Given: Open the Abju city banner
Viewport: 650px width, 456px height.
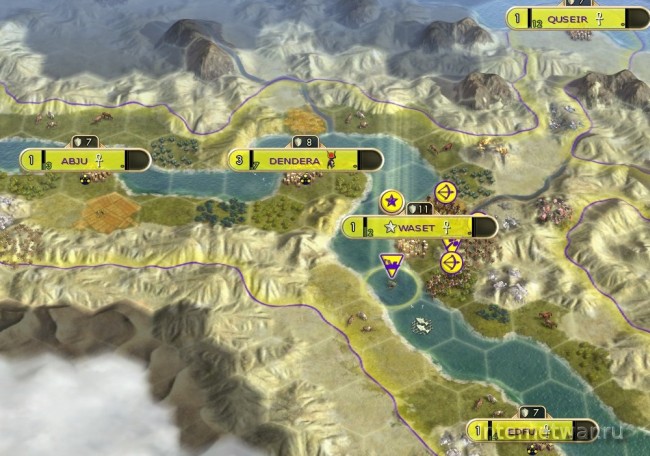Looking at the screenshot, I should pyautogui.click(x=81, y=160).
